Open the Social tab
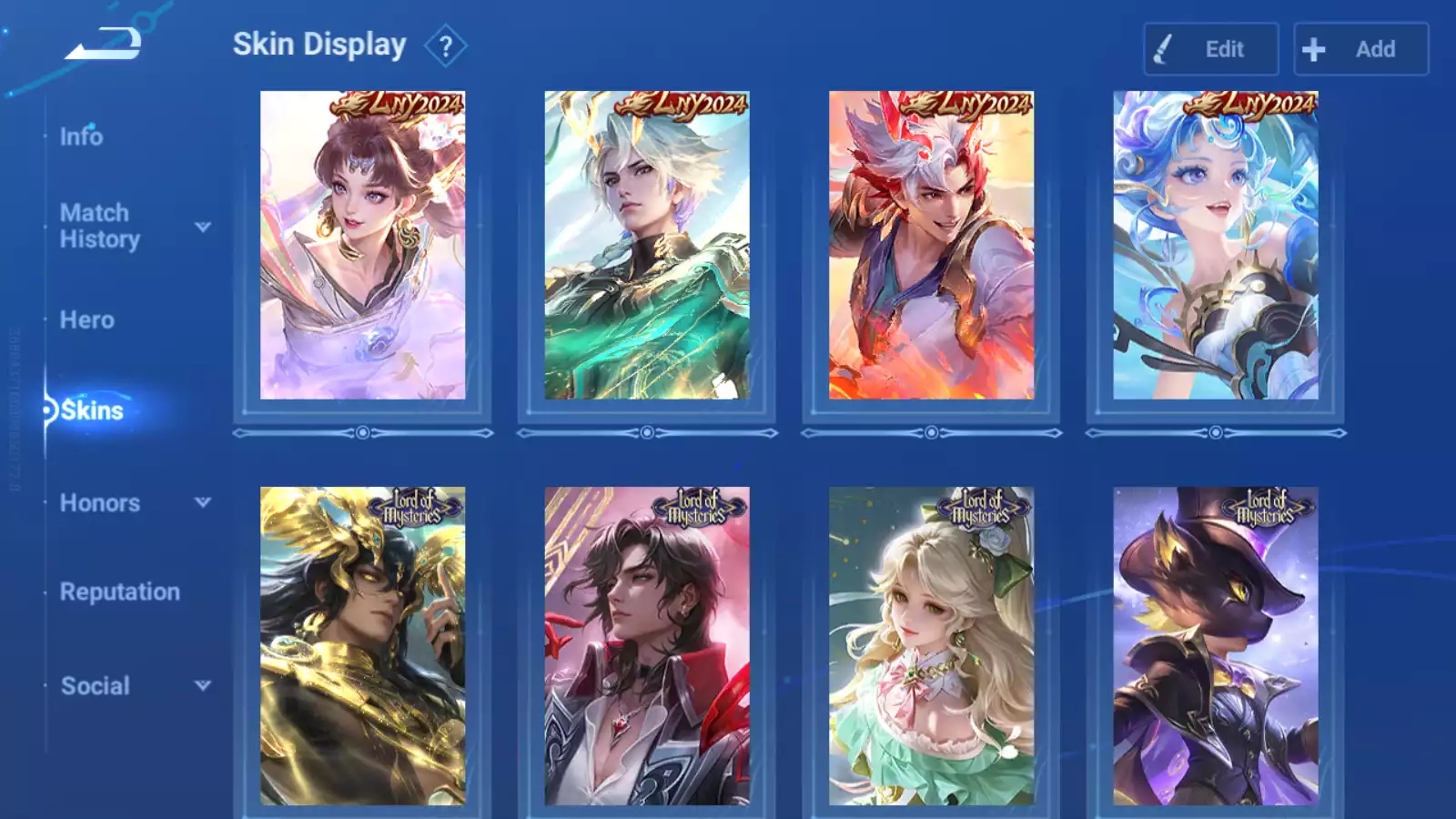 point(95,686)
